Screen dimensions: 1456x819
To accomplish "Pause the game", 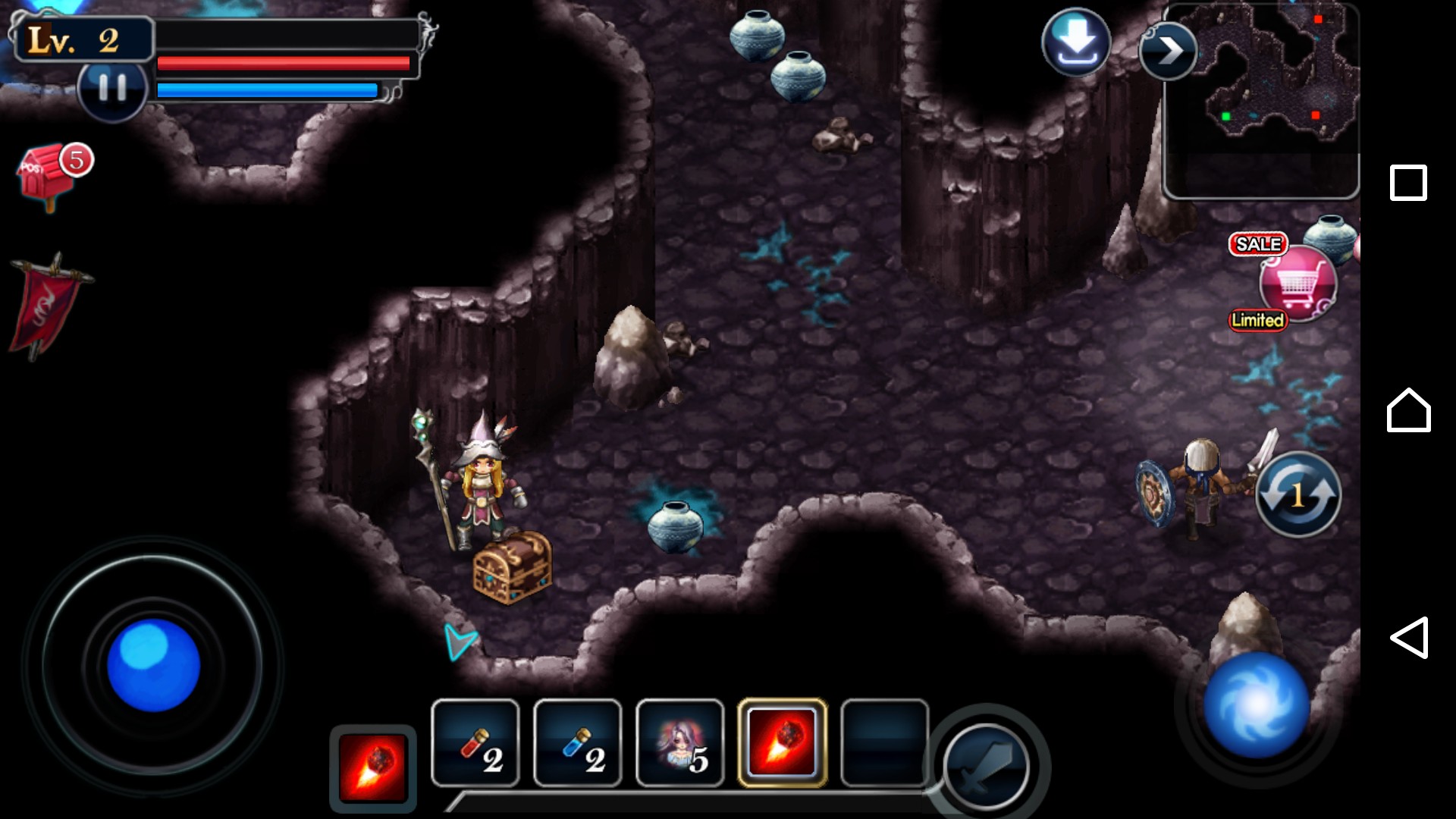I will pos(112,89).
